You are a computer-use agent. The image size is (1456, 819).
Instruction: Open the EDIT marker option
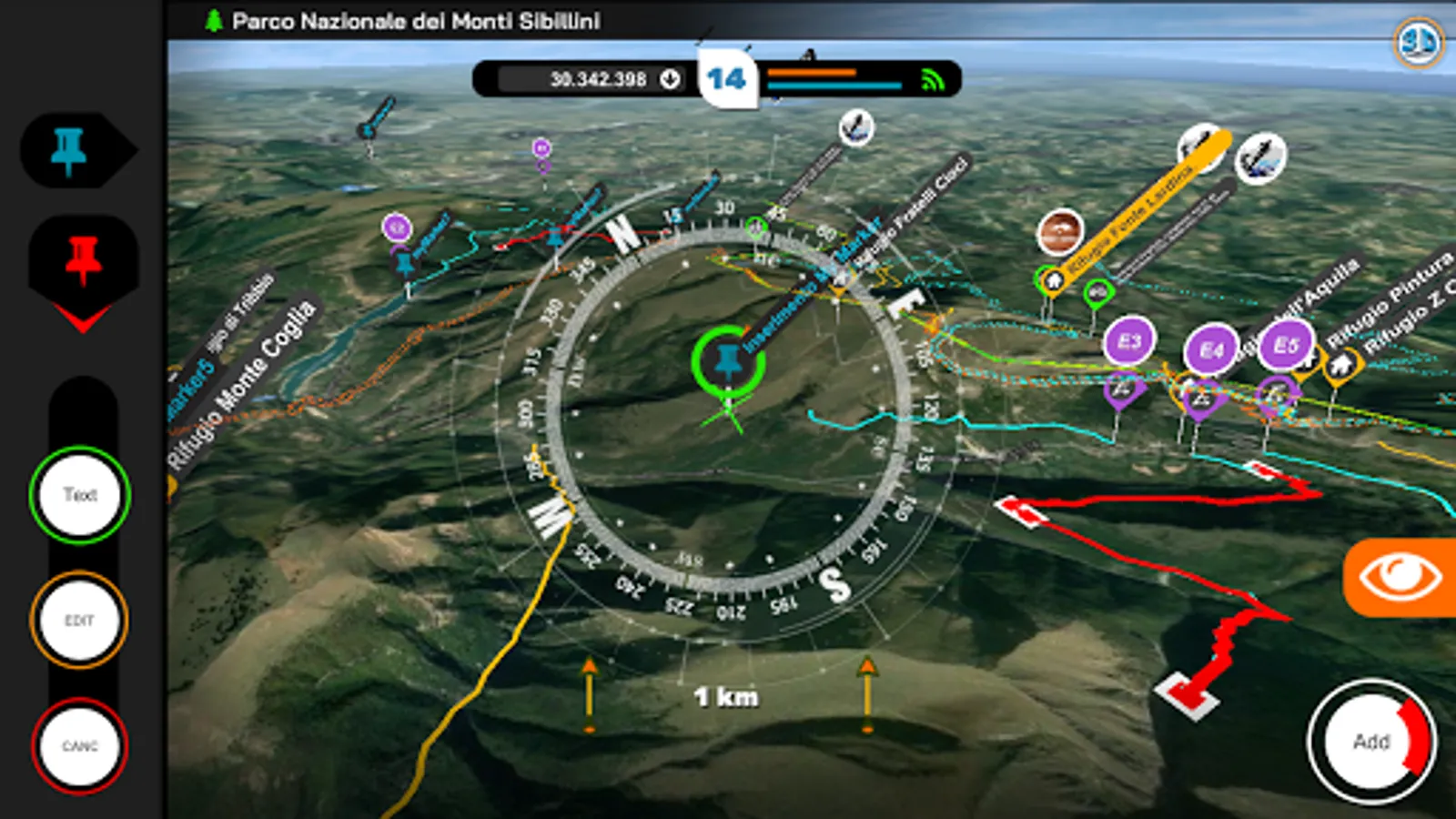[x=80, y=621]
